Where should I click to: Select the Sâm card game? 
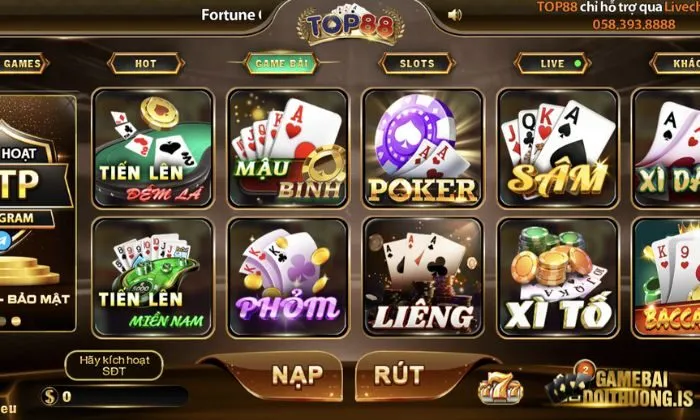pos(557,148)
